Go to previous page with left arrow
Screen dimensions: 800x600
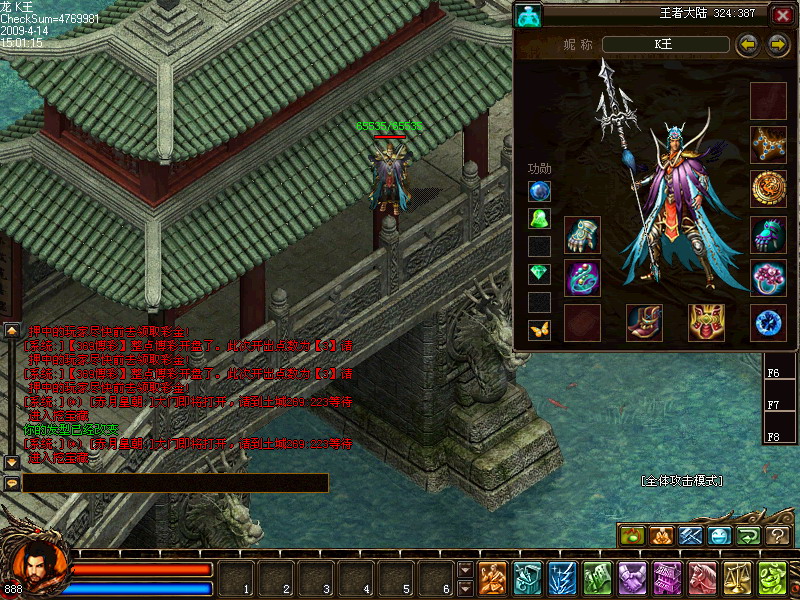(x=746, y=44)
